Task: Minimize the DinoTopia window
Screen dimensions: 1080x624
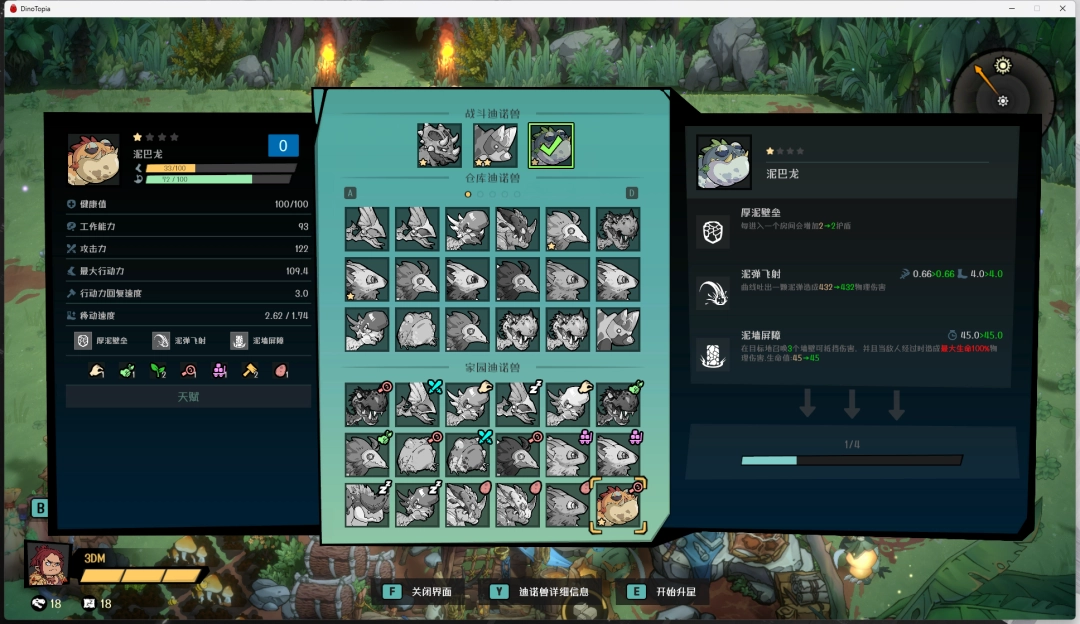Action: click(1012, 8)
